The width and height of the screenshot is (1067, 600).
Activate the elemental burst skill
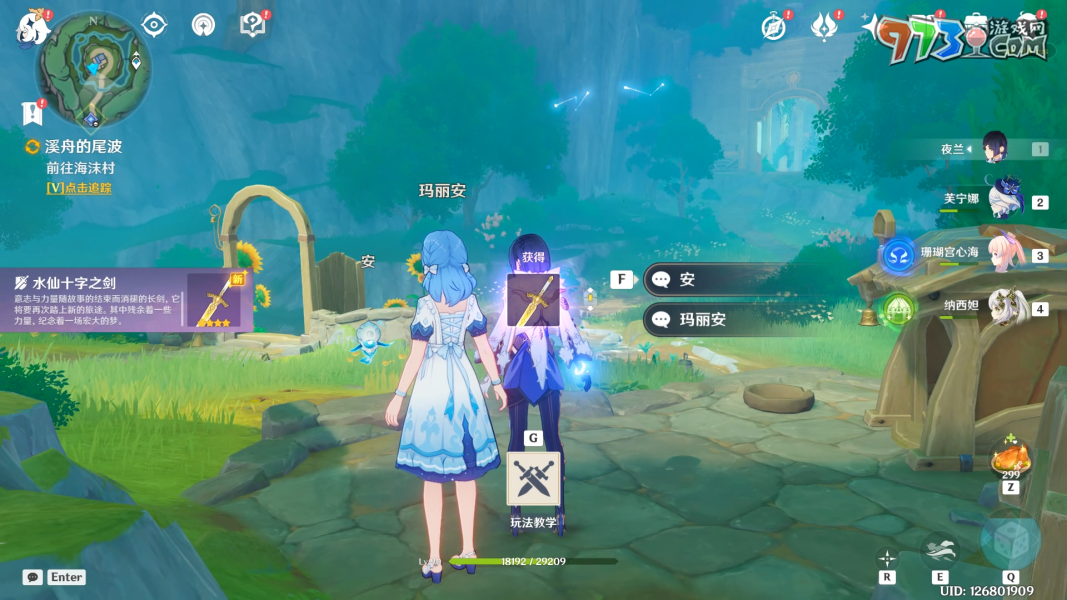click(x=1010, y=540)
